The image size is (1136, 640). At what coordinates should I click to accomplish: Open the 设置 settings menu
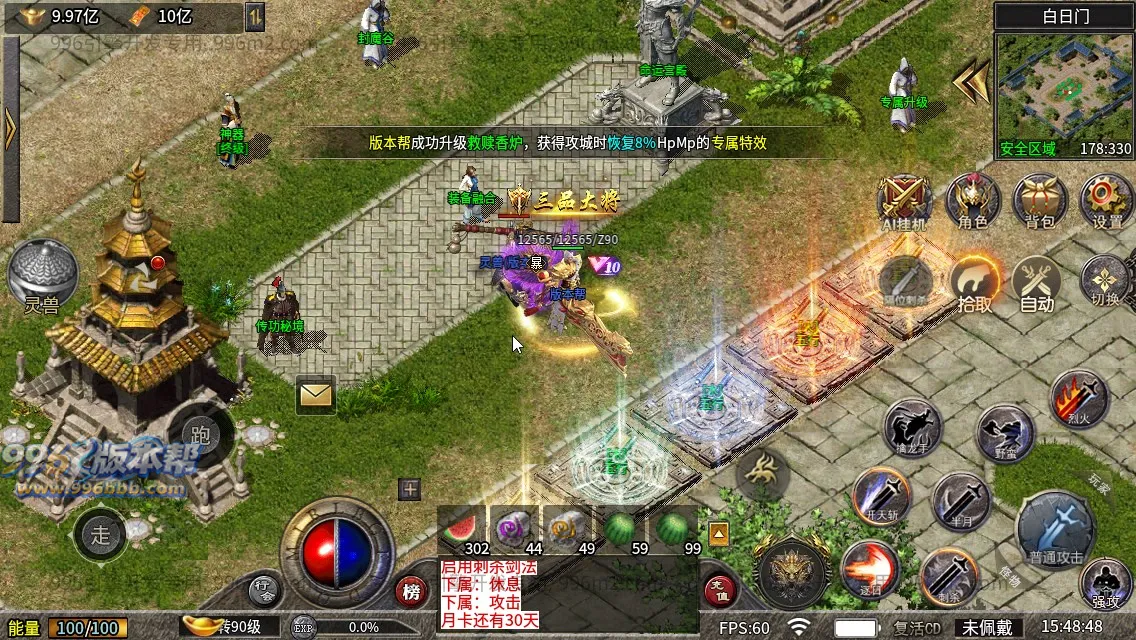pos(1106,199)
